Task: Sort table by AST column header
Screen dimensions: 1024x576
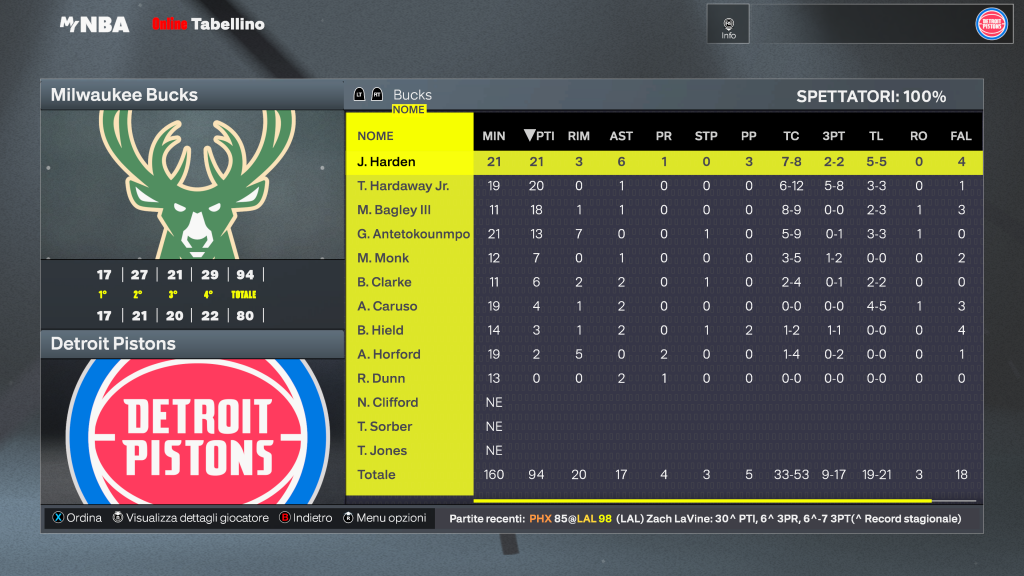Action: tap(620, 136)
